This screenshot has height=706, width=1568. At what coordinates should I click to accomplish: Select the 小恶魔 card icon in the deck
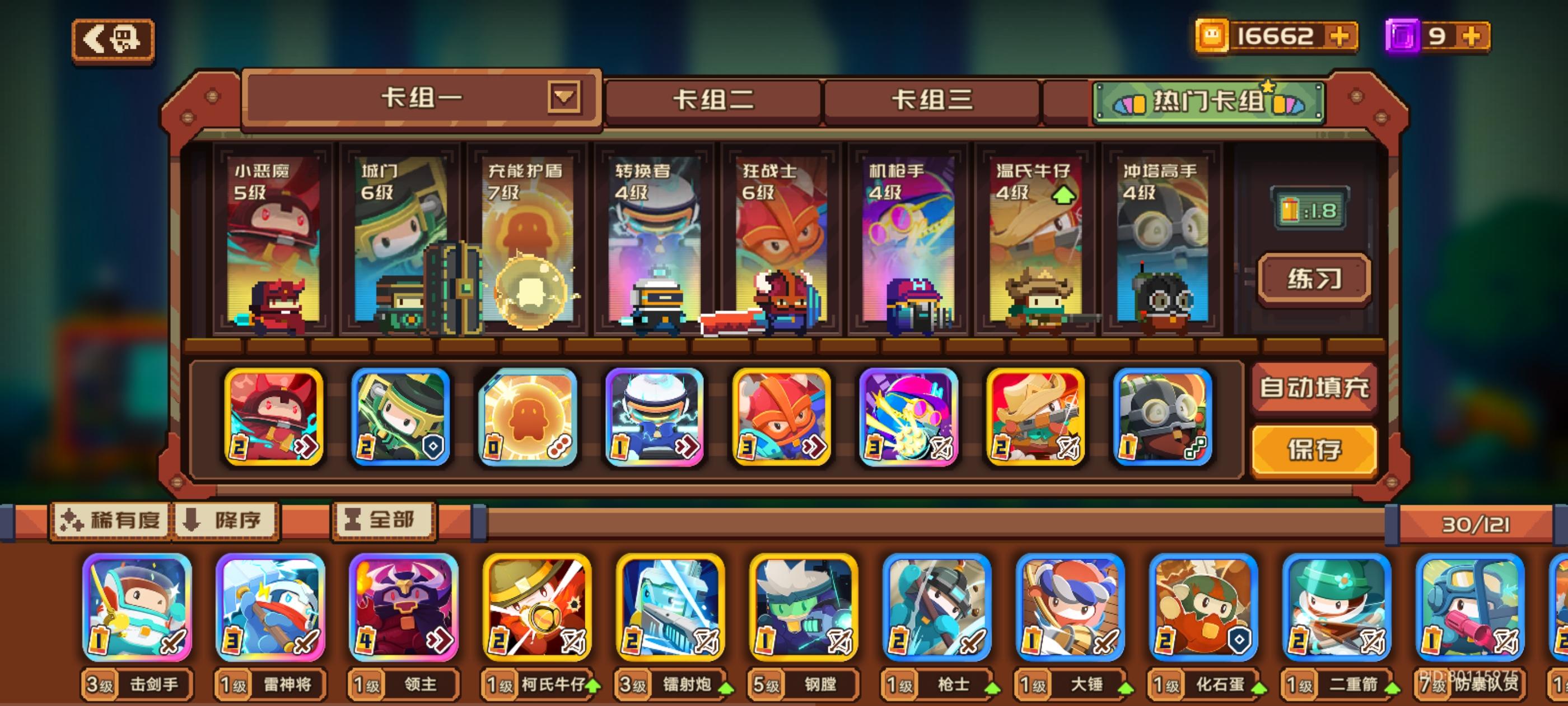click(273, 417)
